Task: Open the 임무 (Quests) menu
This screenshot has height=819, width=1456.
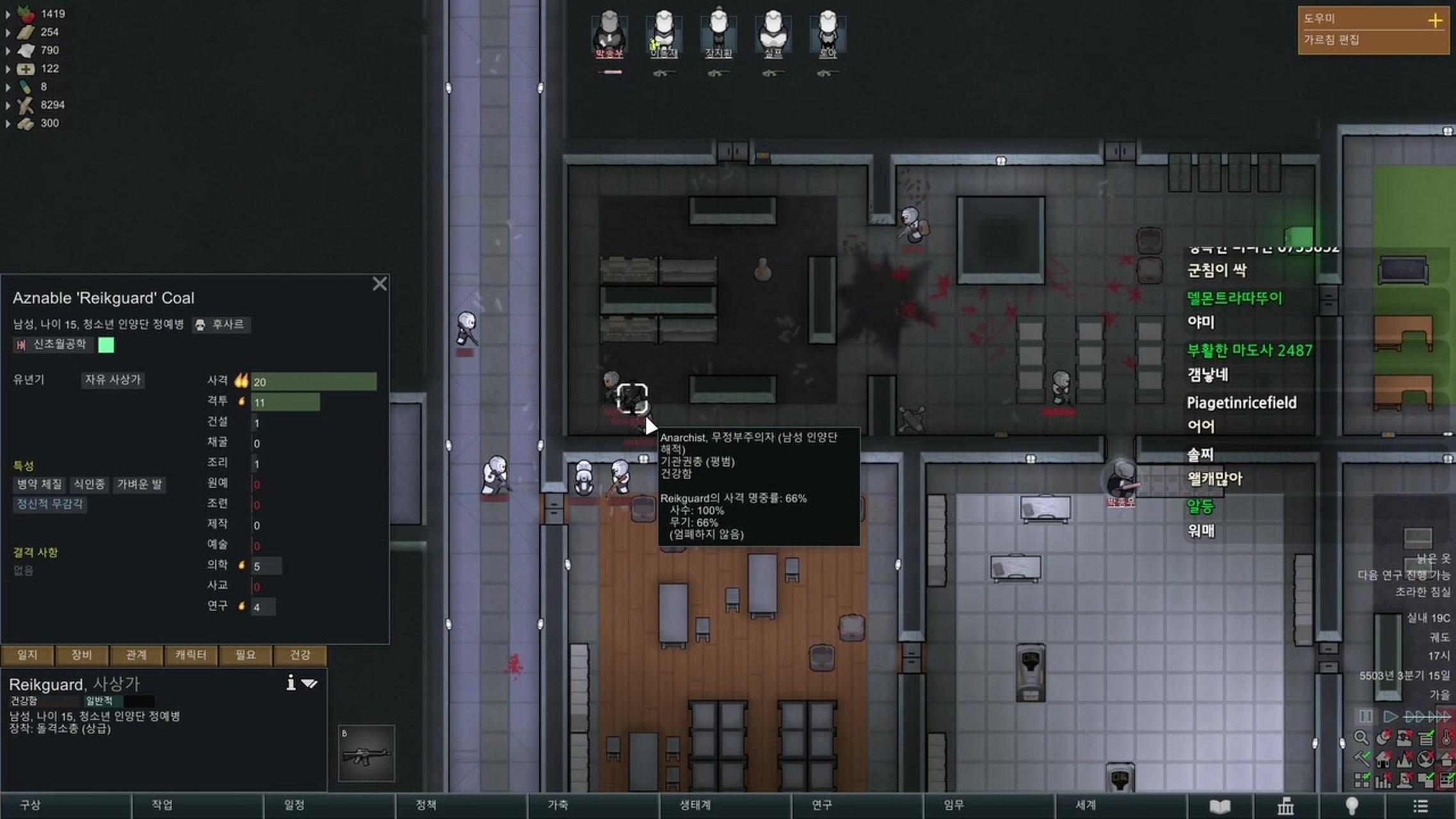Action: (x=953, y=805)
